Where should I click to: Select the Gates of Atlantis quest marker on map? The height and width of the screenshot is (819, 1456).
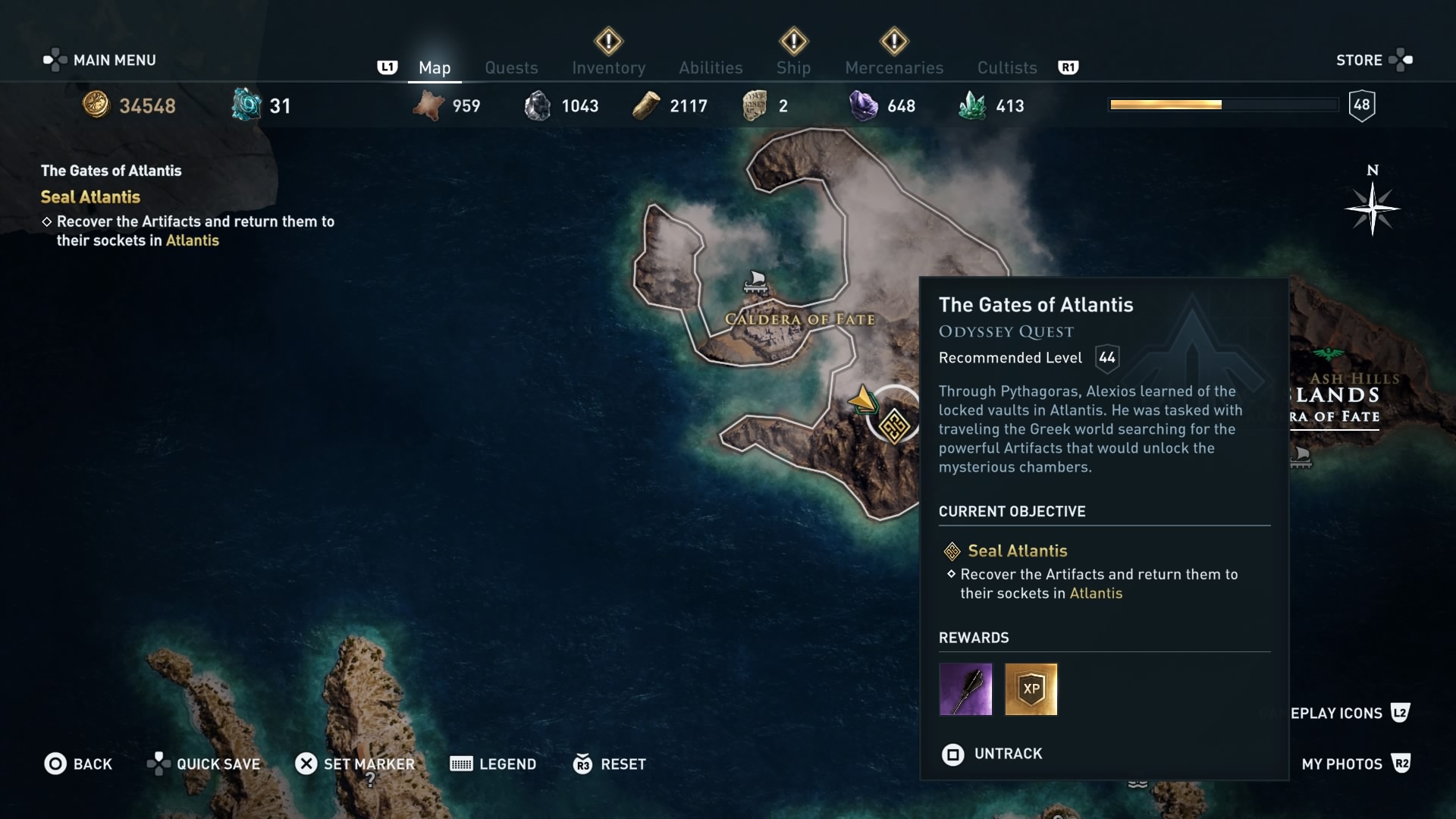(894, 426)
